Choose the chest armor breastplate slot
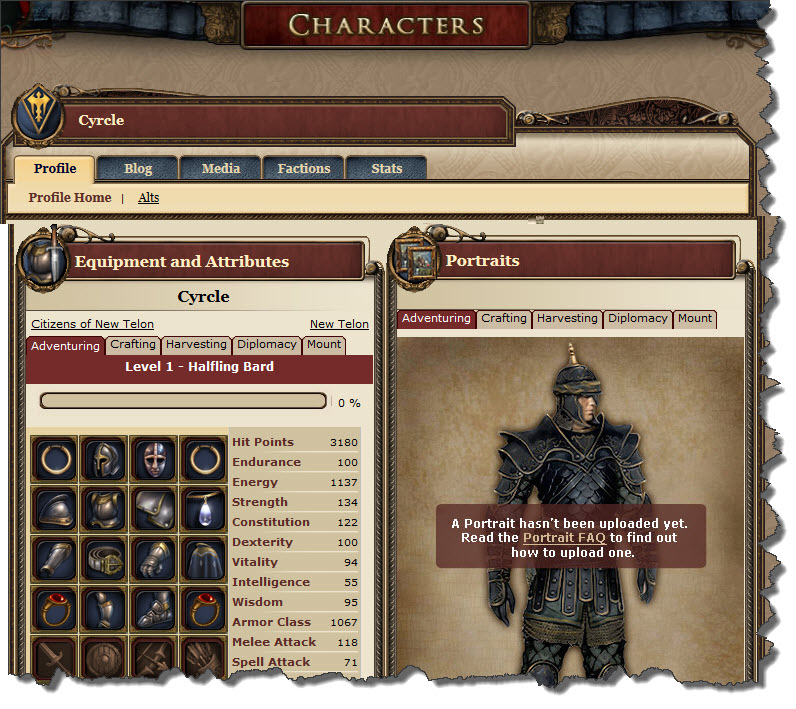The height and width of the screenshot is (709, 796). pos(104,508)
